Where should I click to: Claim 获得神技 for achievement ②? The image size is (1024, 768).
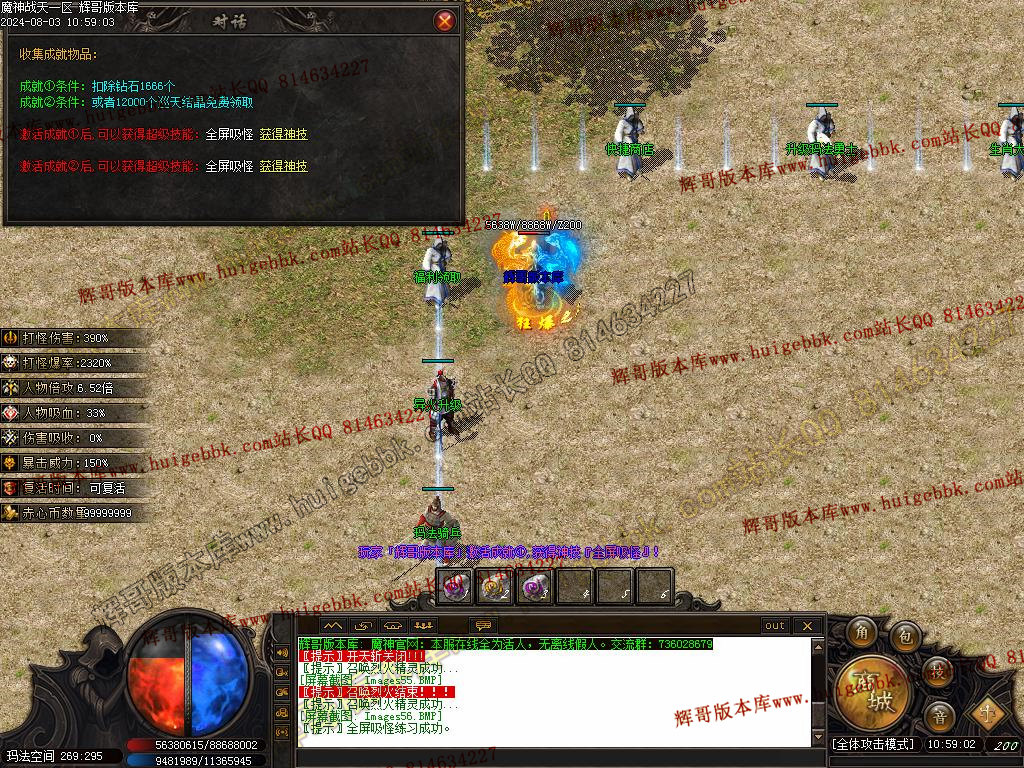point(283,166)
